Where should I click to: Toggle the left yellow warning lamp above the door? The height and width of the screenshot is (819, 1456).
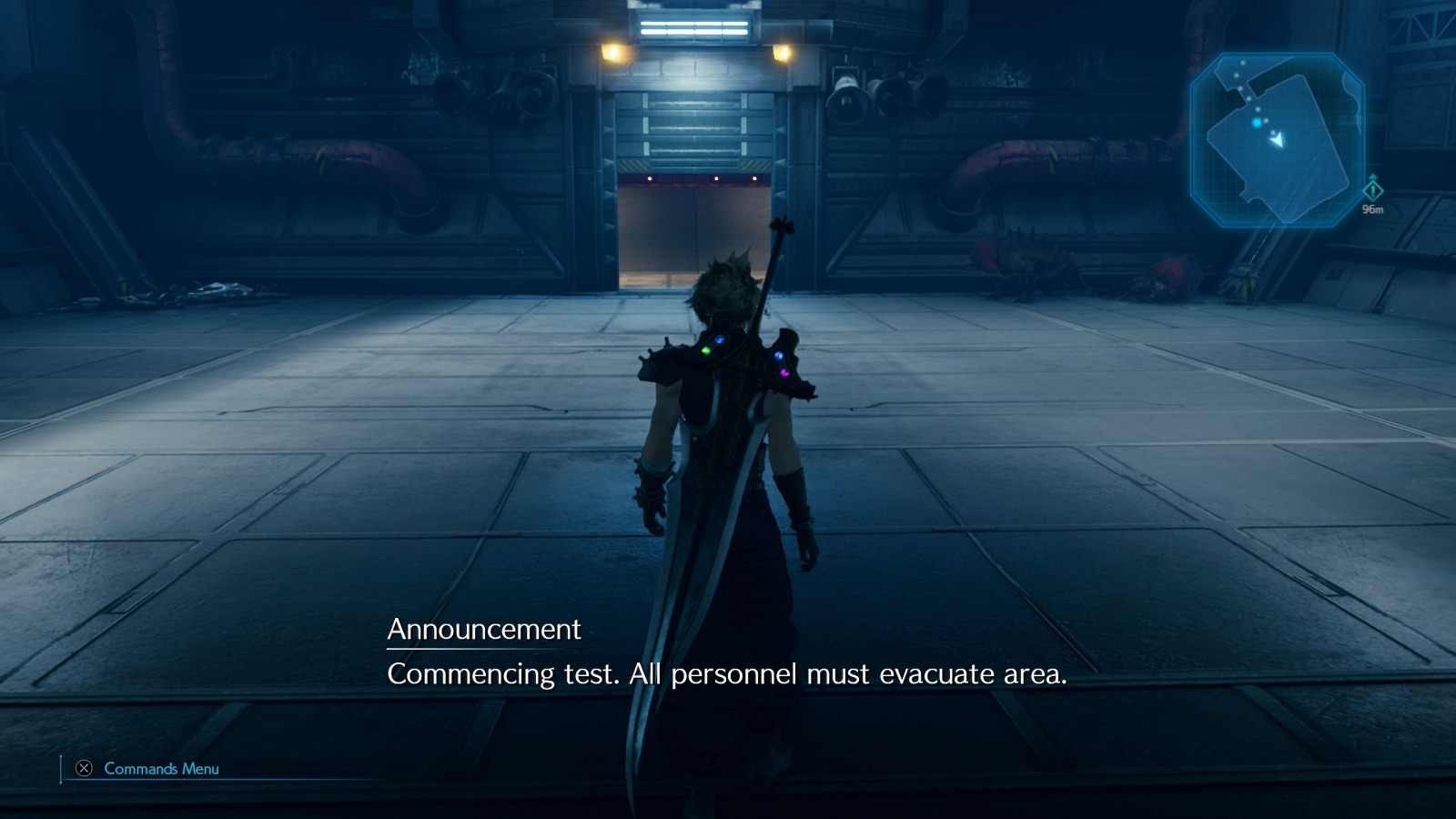tap(612, 53)
